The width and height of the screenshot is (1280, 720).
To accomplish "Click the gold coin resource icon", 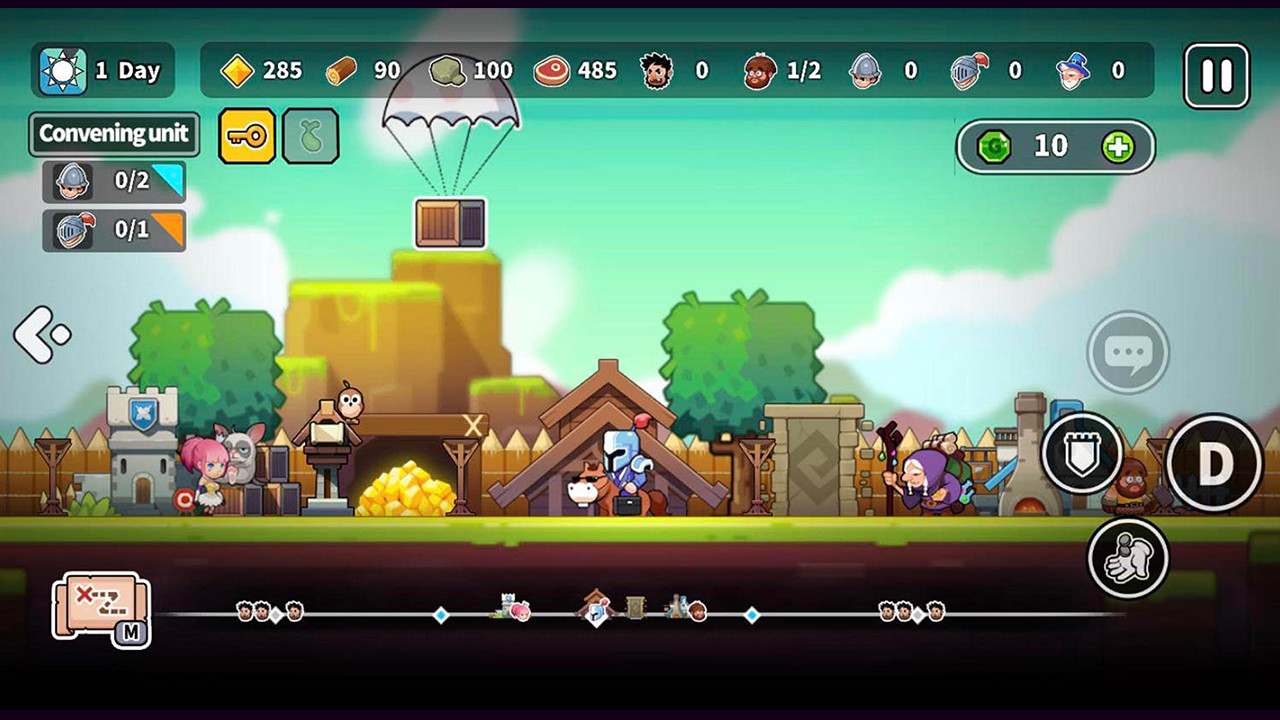I will [x=237, y=71].
